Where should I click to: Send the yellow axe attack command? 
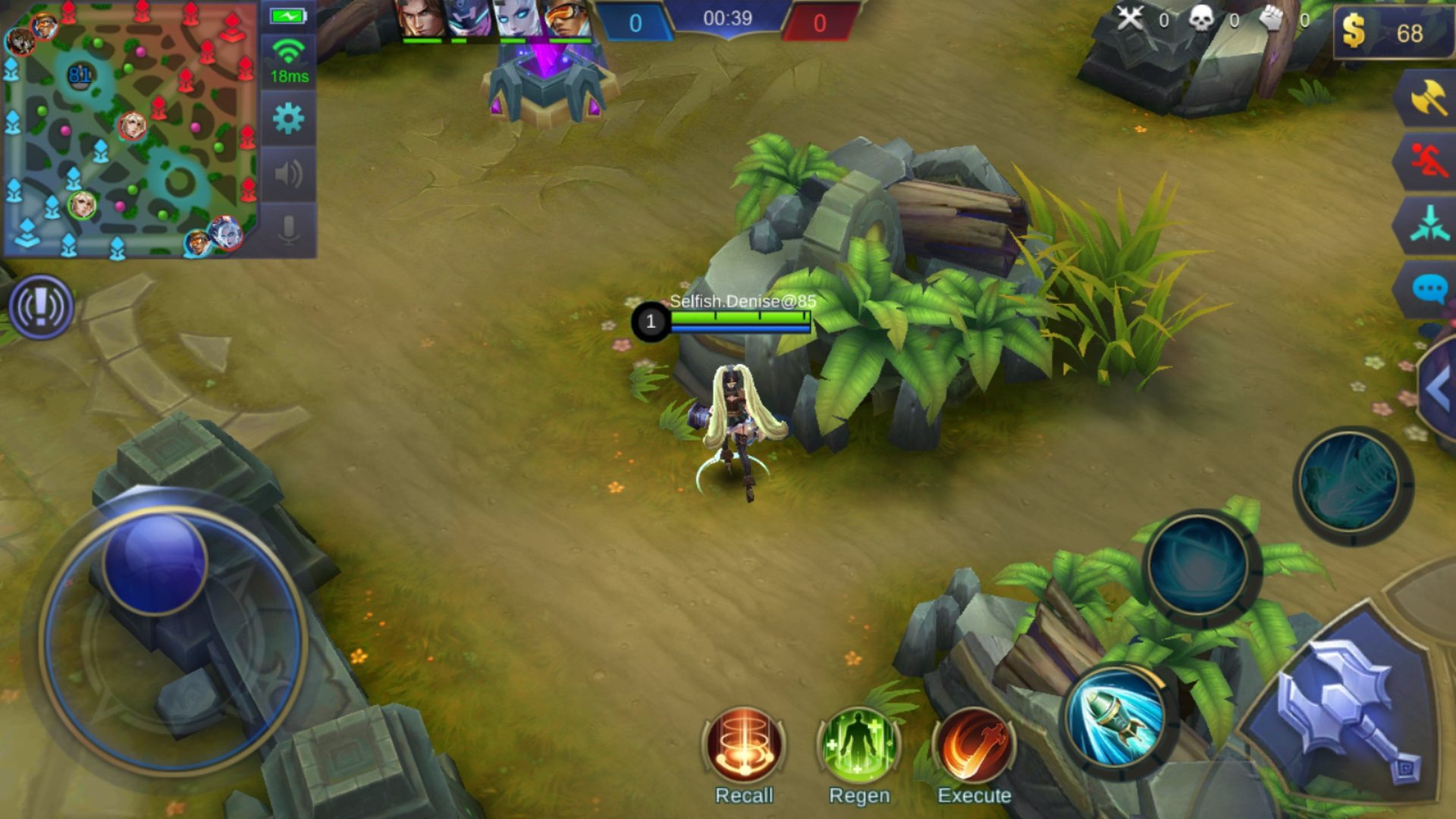(1428, 98)
